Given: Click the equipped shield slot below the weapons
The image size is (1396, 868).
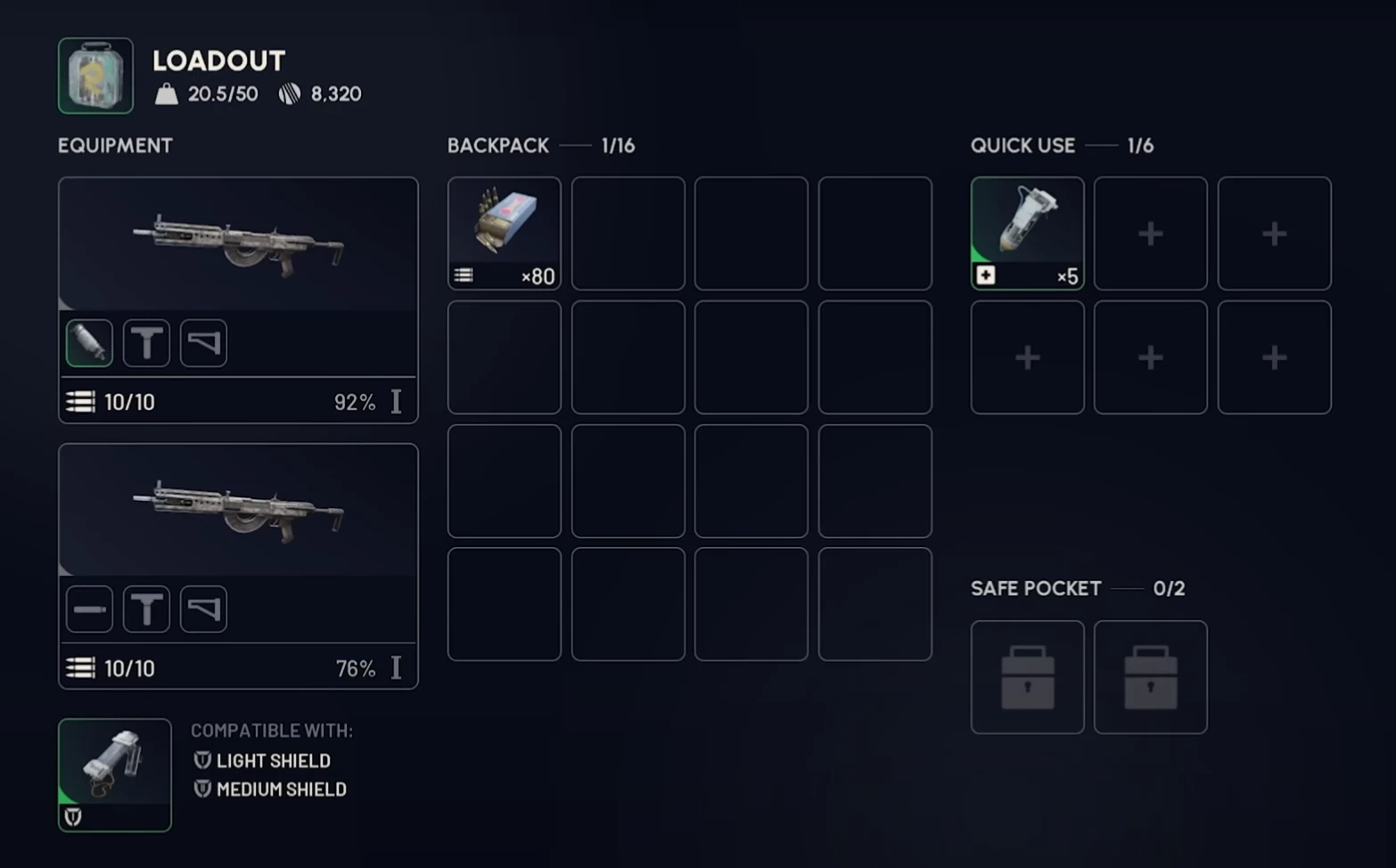Looking at the screenshot, I should click(x=115, y=774).
